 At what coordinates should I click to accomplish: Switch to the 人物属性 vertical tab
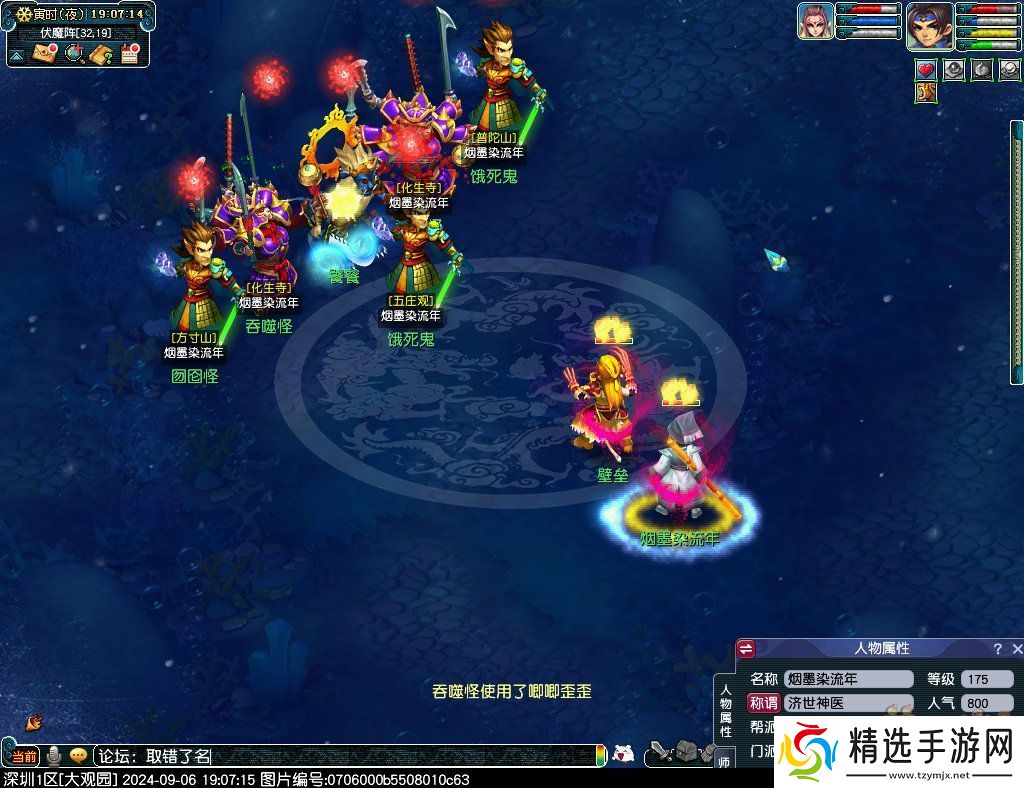(726, 710)
